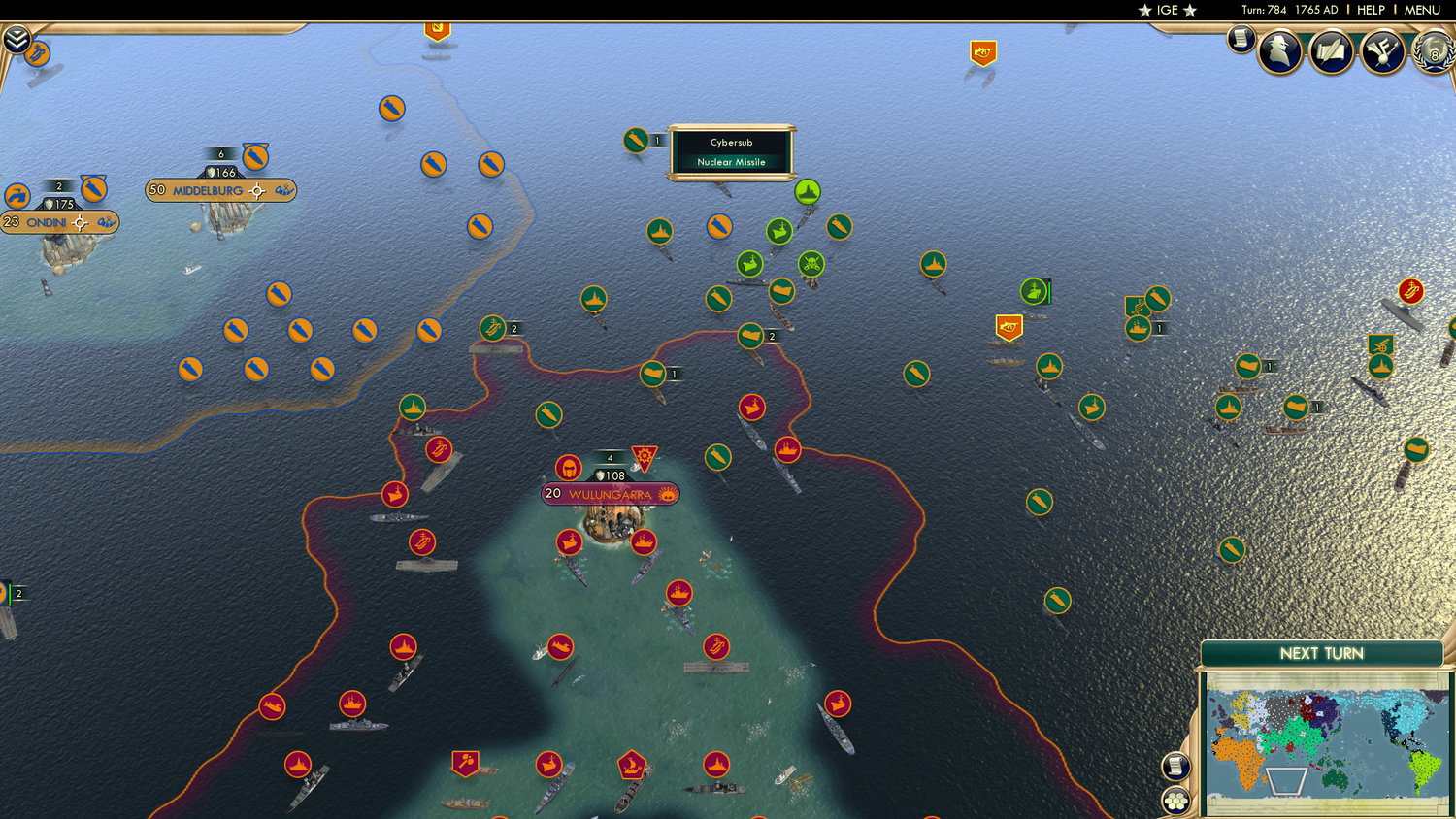Click HELP in the top bar
The image size is (1456, 819).
[x=1370, y=10]
